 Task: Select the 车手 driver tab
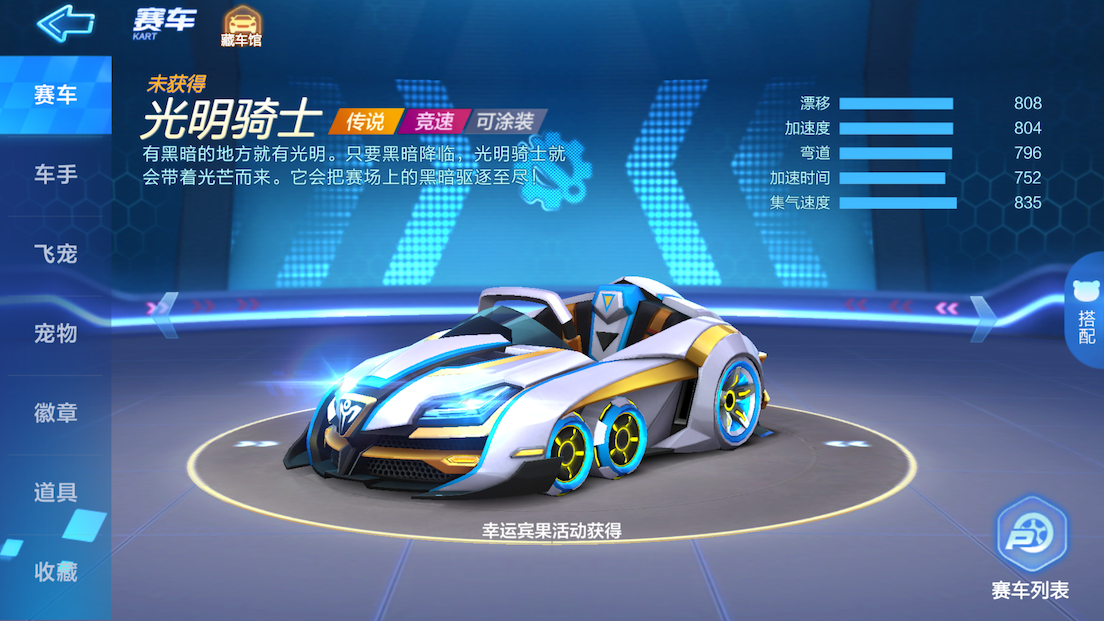tap(56, 175)
